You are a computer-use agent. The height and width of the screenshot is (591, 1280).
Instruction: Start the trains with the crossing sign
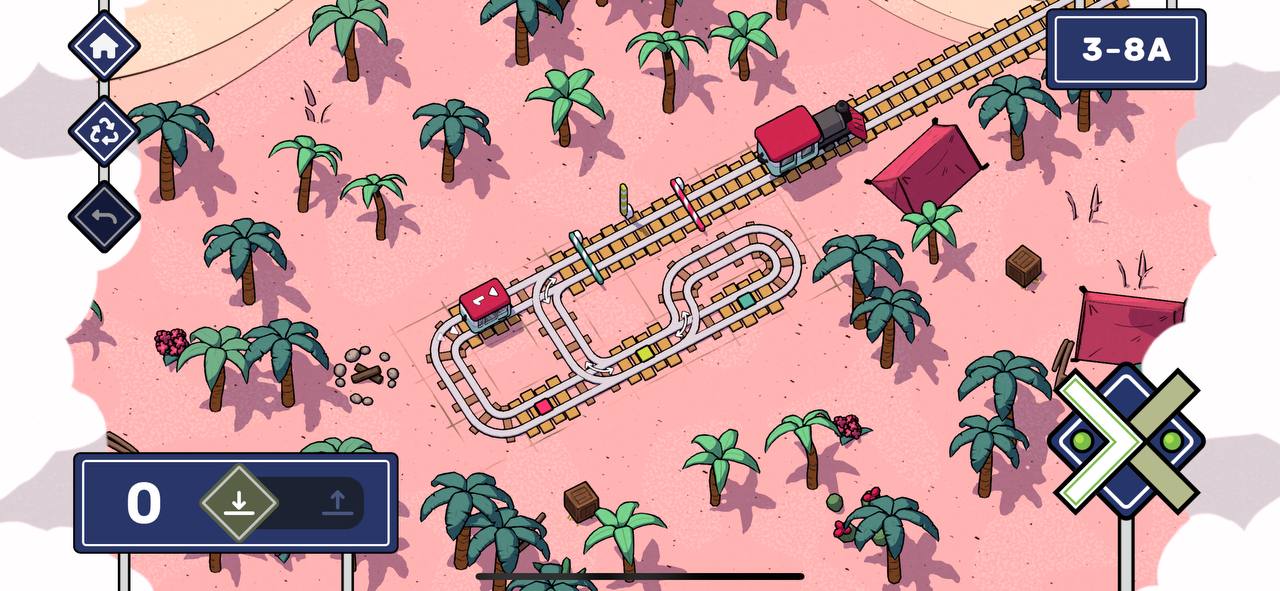click(x=1126, y=441)
